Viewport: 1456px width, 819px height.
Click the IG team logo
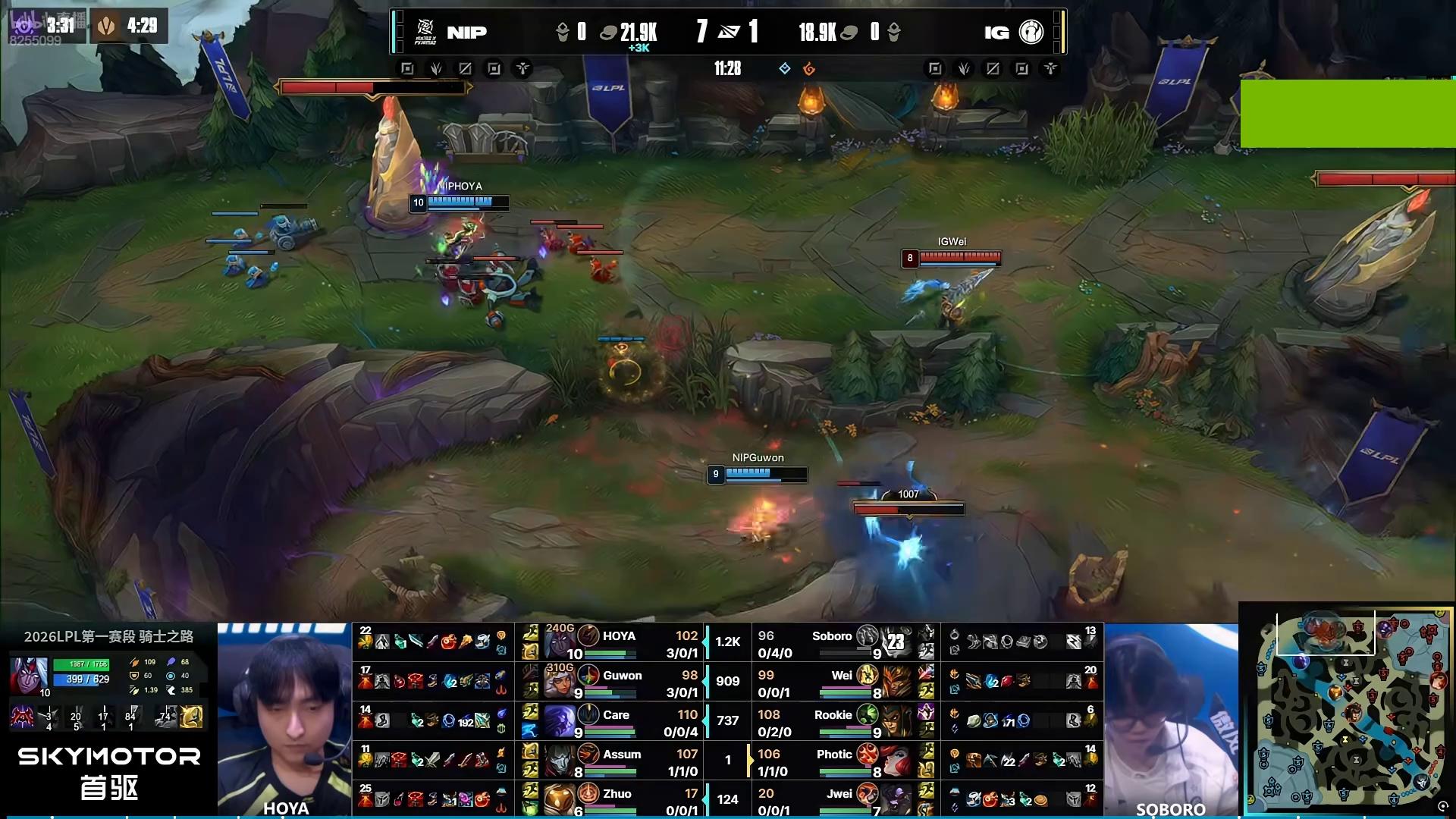[1031, 32]
